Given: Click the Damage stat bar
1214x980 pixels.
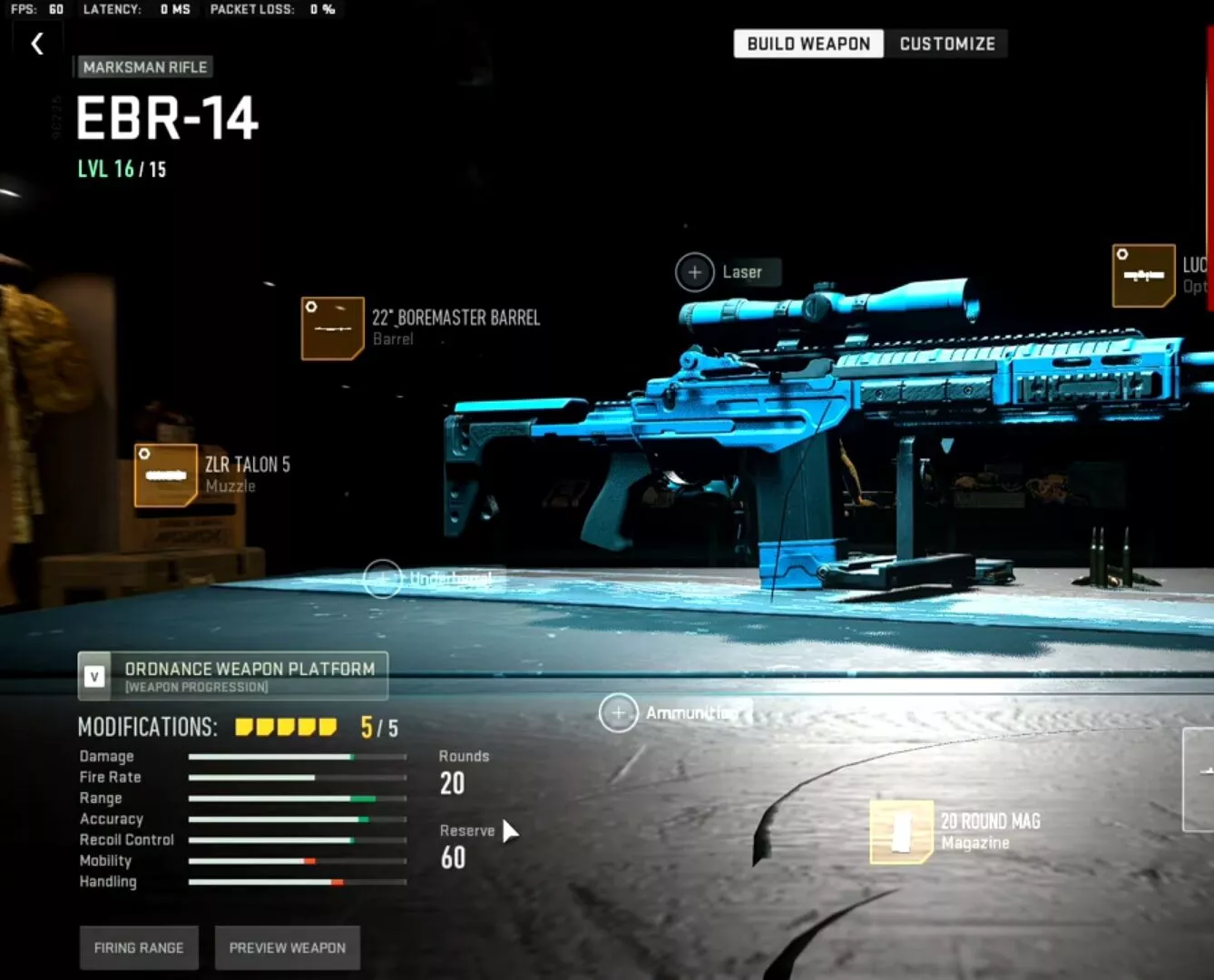Looking at the screenshot, I should point(295,756).
